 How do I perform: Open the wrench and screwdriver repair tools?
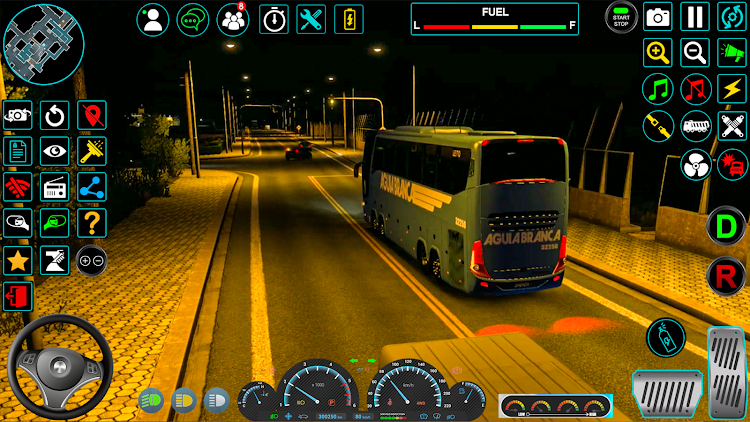coord(311,19)
